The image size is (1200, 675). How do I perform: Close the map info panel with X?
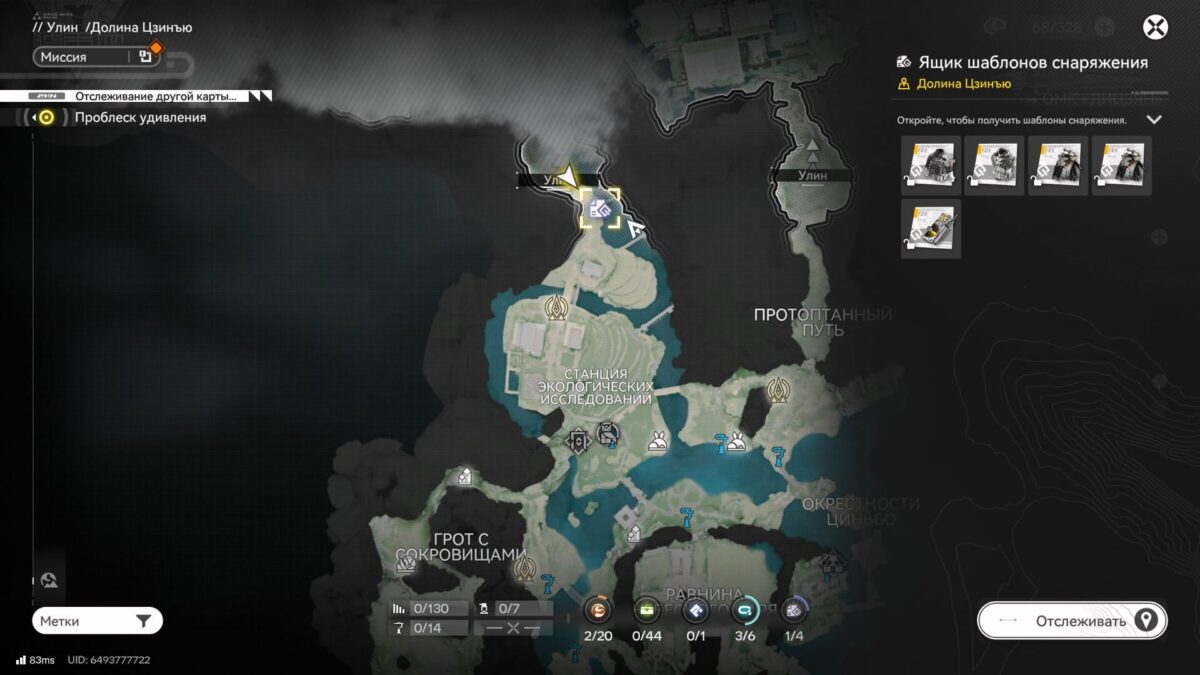point(1155,27)
